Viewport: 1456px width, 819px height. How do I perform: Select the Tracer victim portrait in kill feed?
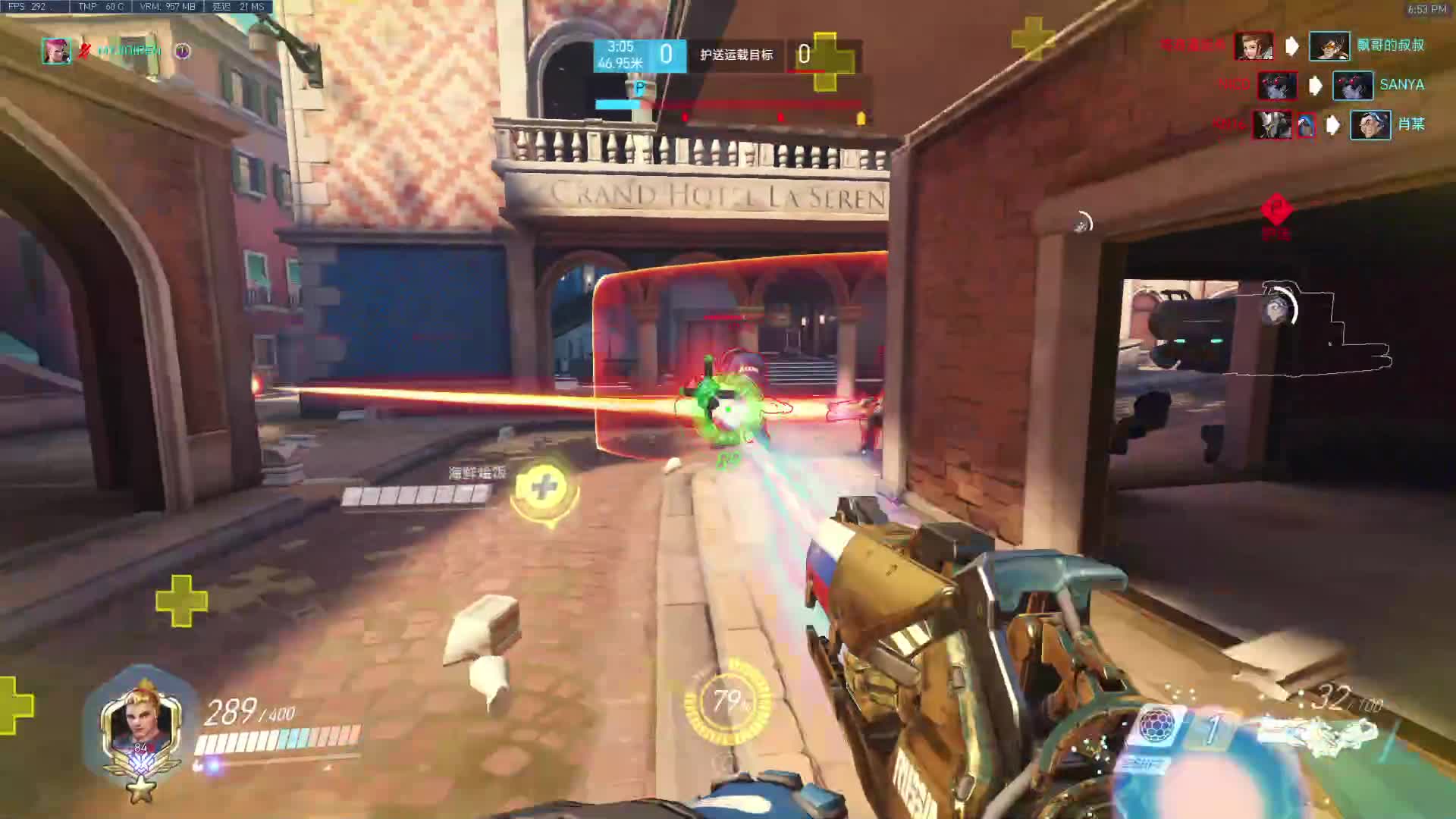(x=1329, y=45)
